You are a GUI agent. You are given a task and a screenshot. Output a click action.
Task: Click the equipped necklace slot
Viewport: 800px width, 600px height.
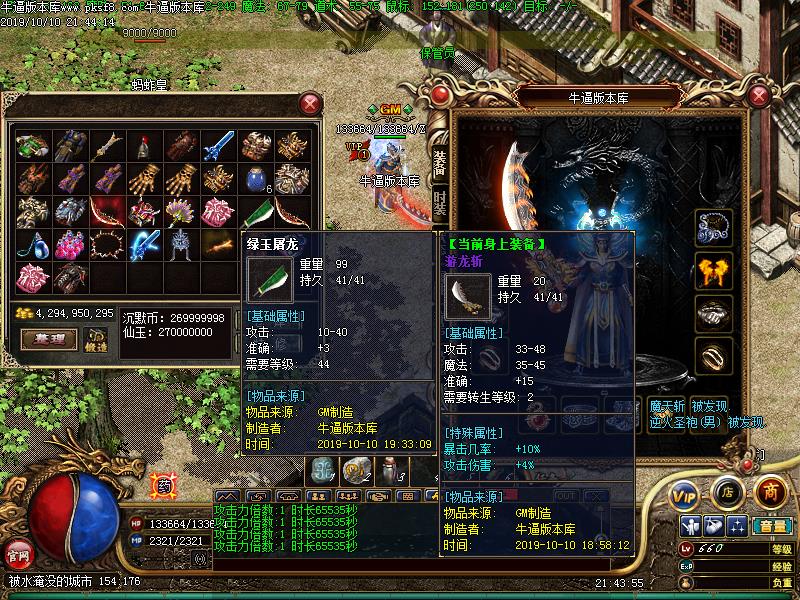point(713,225)
